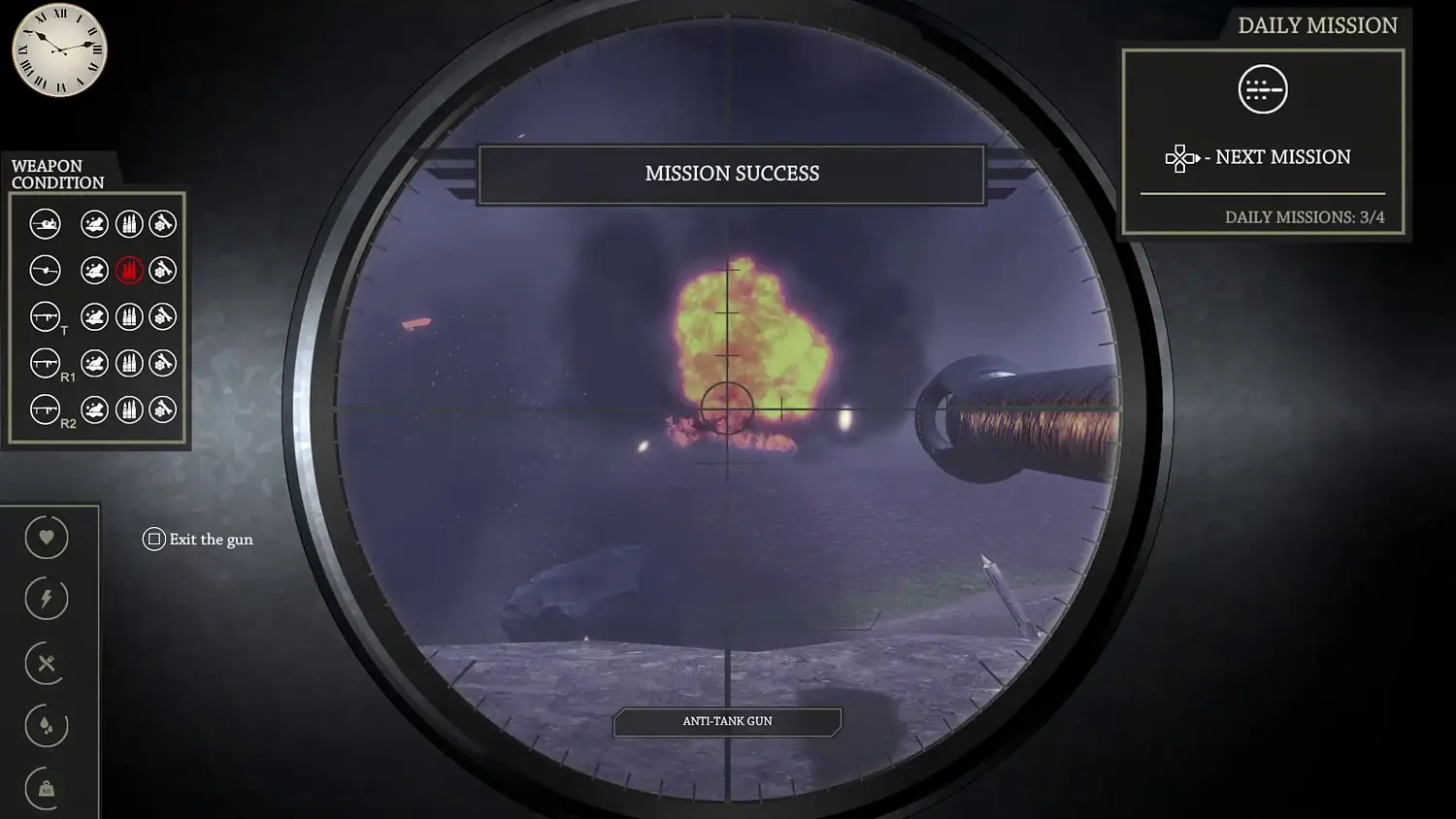Activate NEXT MISSION
The width and height of the screenshot is (1456, 819).
pos(1281,156)
